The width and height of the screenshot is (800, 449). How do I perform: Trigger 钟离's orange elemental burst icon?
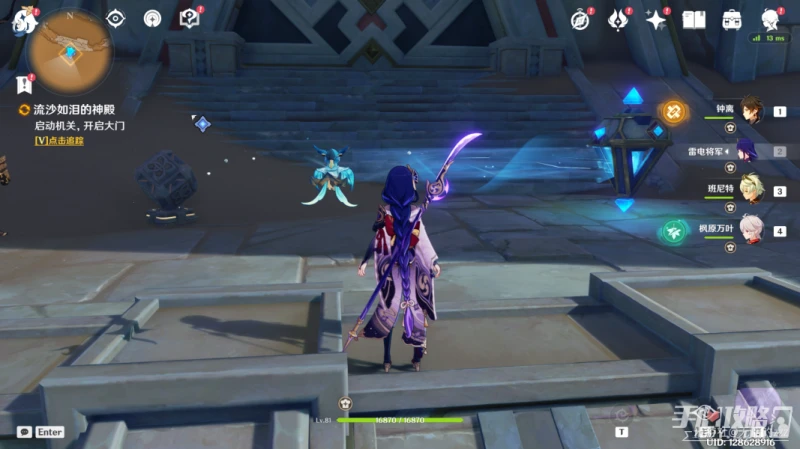674,112
